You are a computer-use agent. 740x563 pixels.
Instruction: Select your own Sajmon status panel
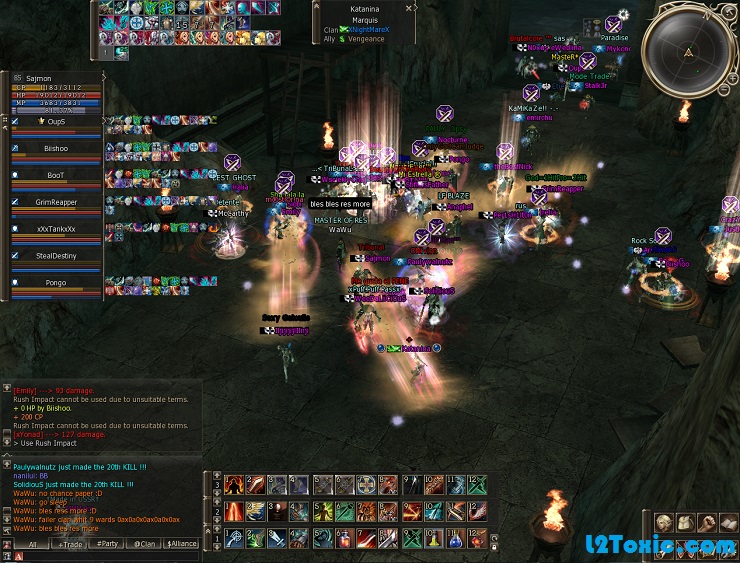point(55,93)
